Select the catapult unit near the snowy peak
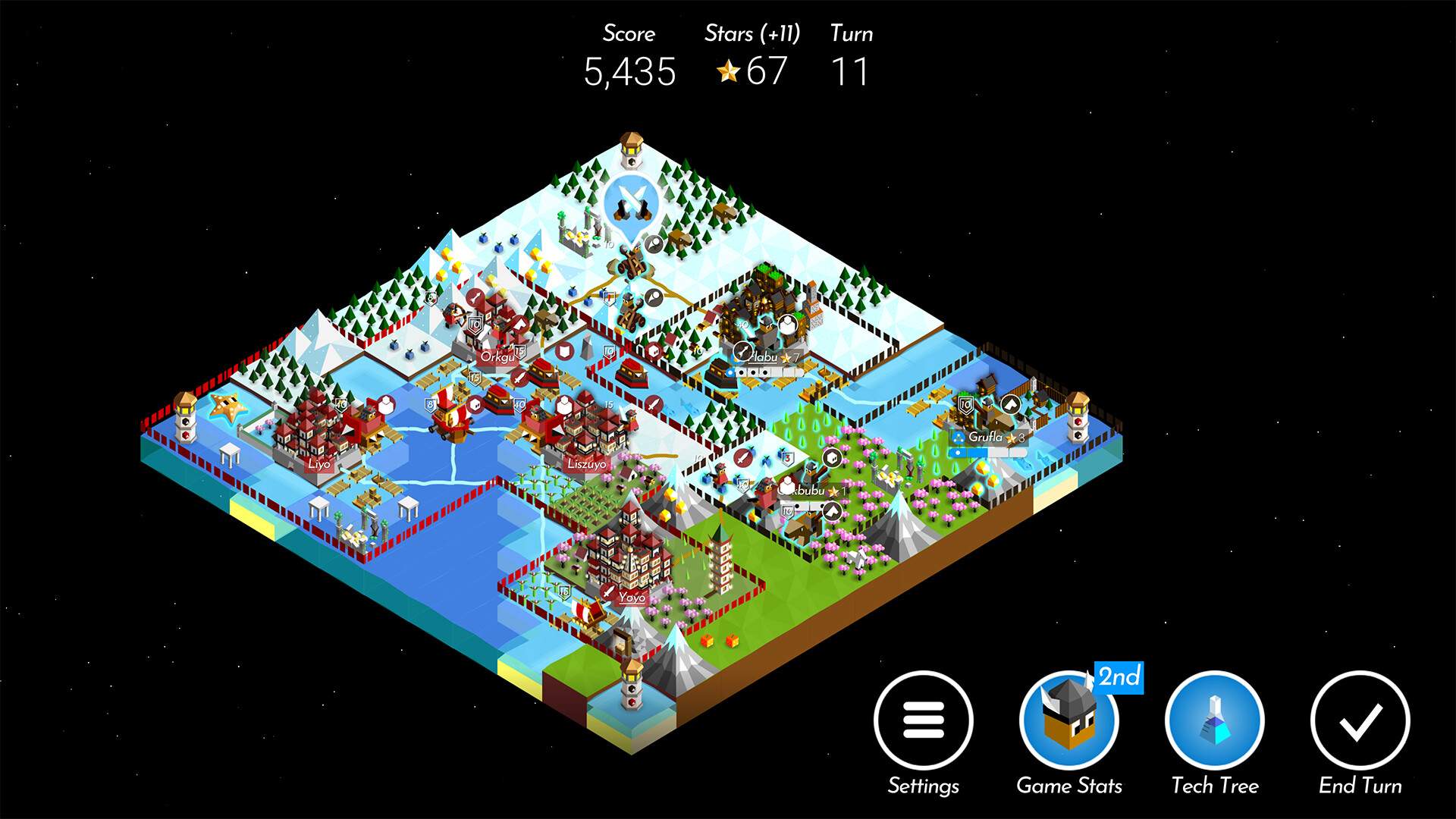The height and width of the screenshot is (819, 1456). click(632, 264)
